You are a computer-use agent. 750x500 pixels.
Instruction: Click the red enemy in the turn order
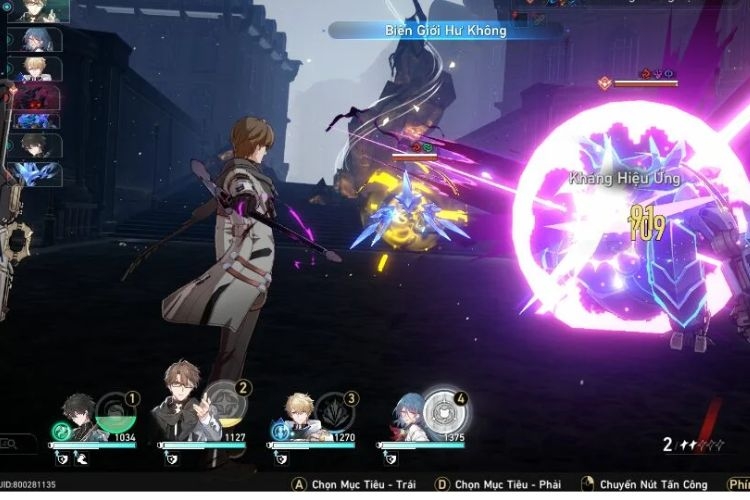37,97
